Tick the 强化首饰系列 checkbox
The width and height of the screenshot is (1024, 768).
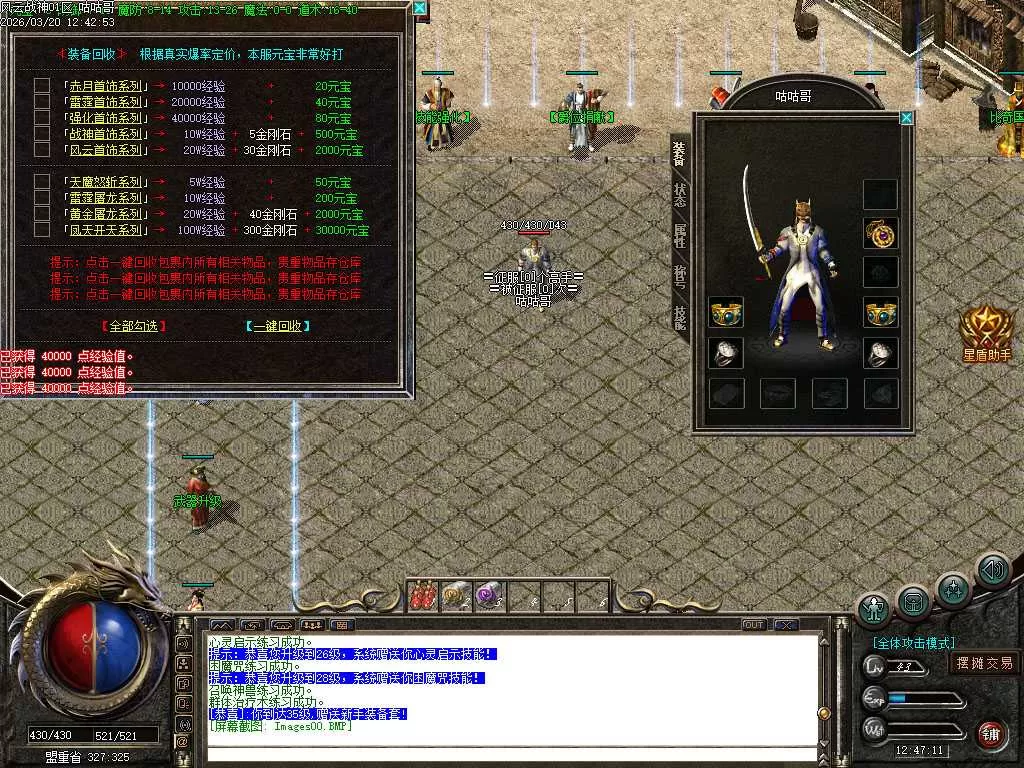click(x=42, y=118)
